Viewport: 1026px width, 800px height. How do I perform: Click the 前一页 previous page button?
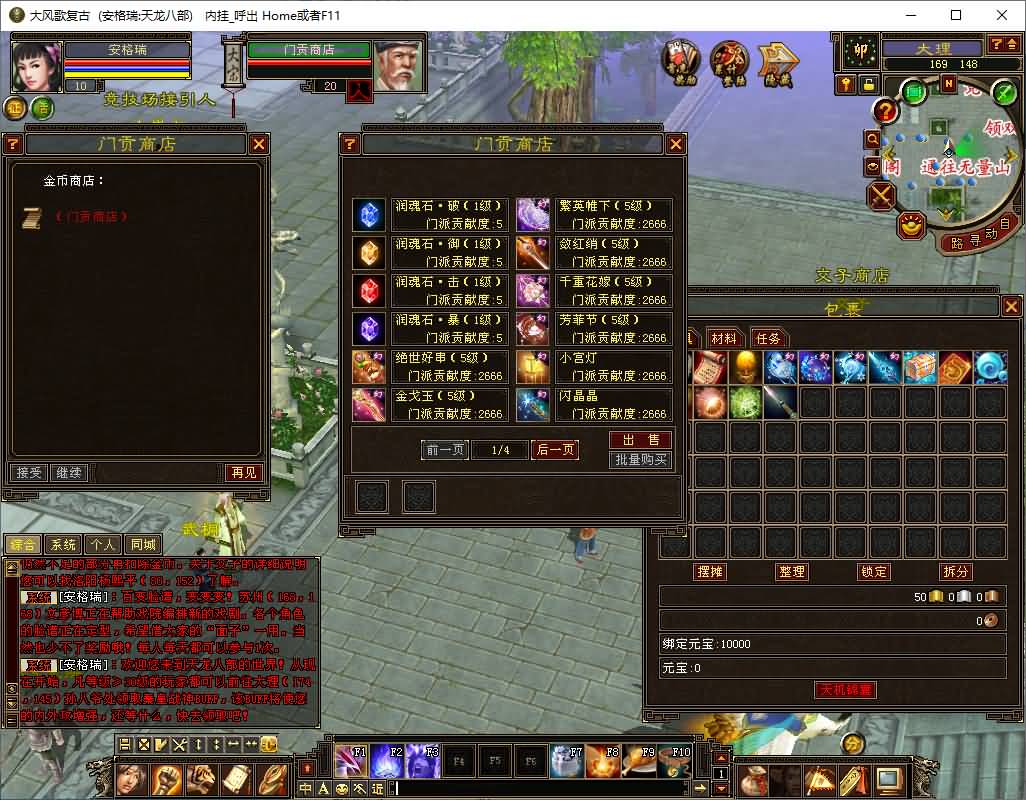(x=445, y=450)
